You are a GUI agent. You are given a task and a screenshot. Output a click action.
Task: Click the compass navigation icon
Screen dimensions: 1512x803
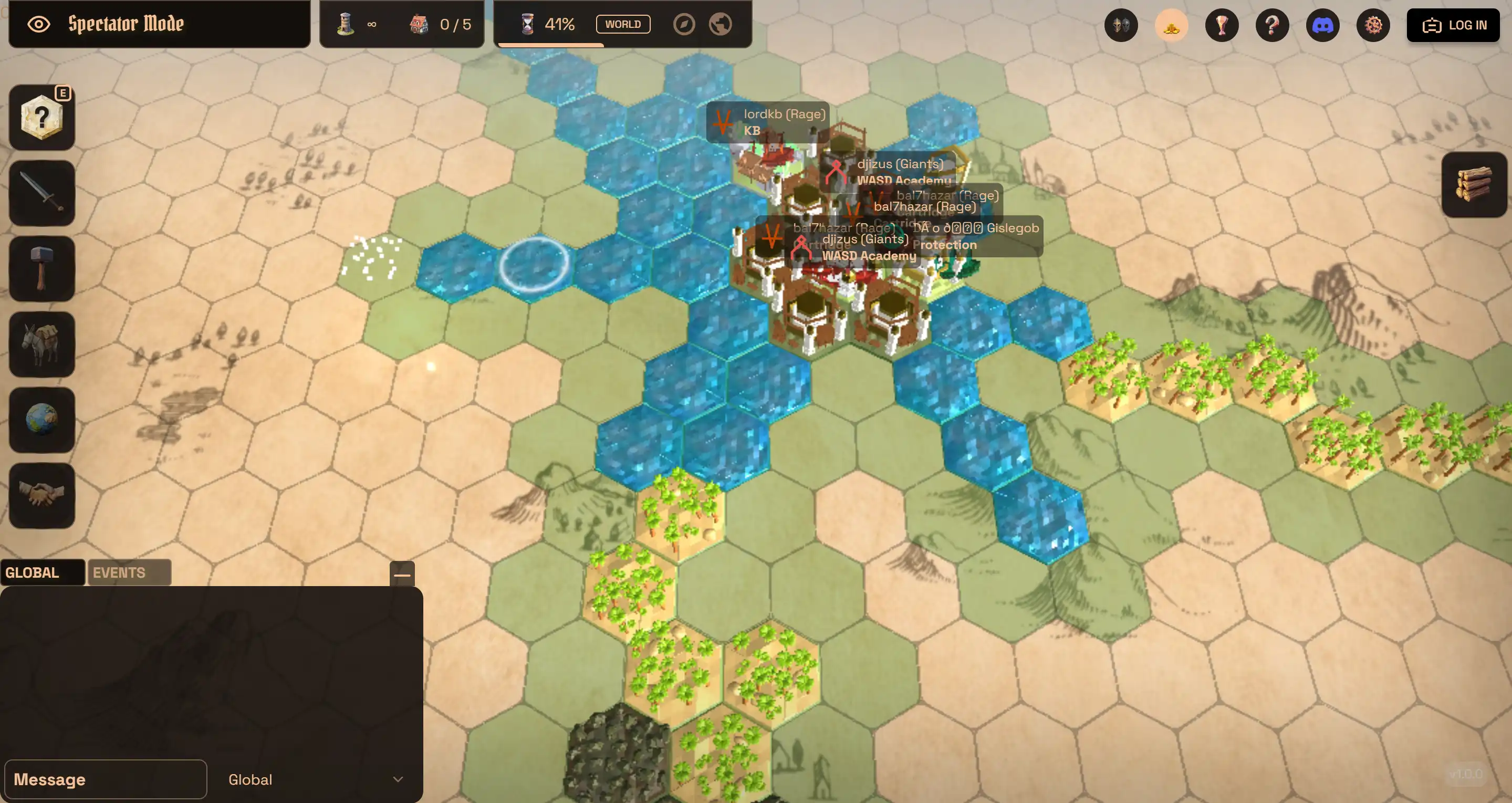pyautogui.click(x=684, y=24)
